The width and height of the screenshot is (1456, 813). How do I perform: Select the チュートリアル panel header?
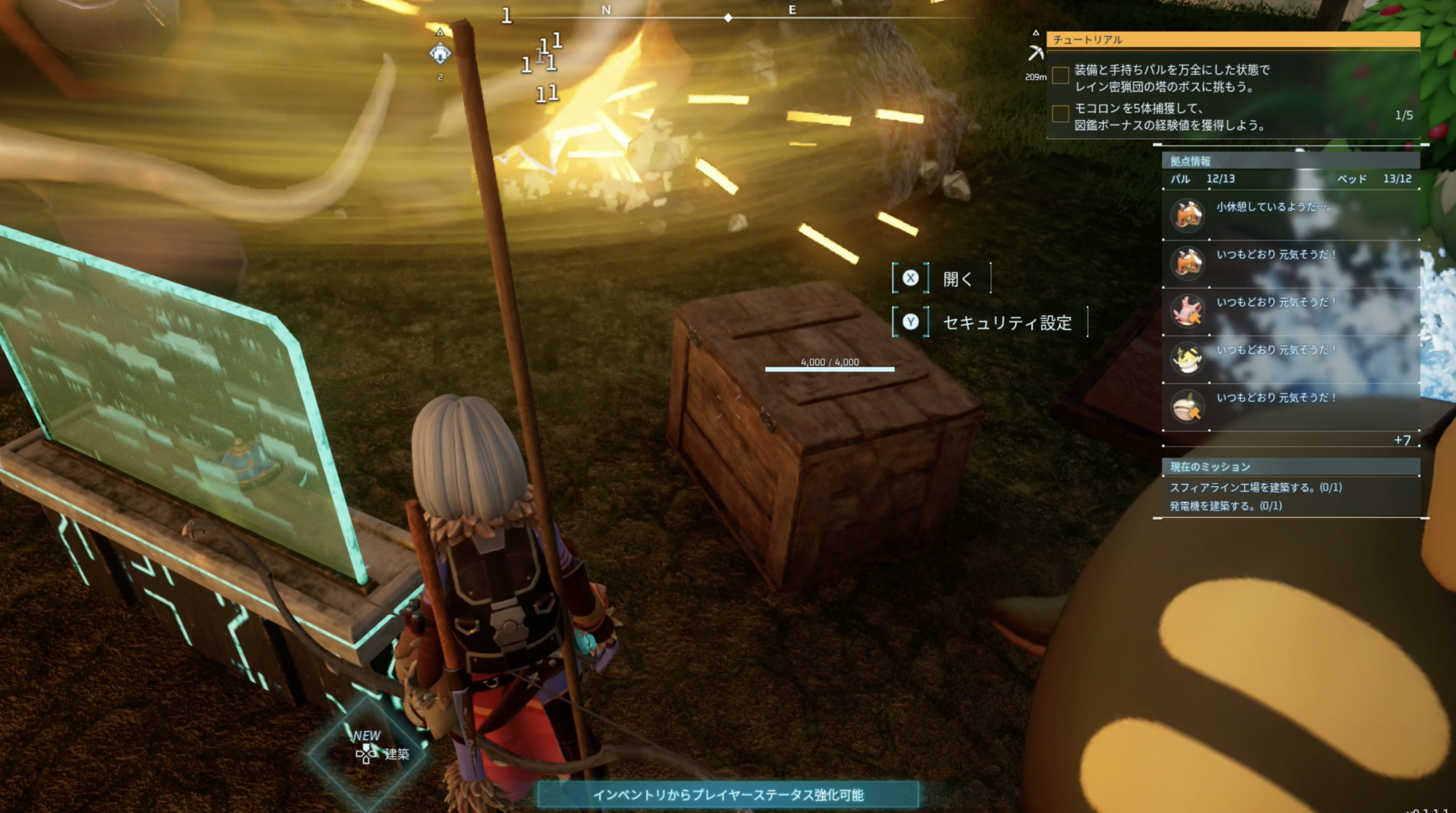pos(1232,39)
